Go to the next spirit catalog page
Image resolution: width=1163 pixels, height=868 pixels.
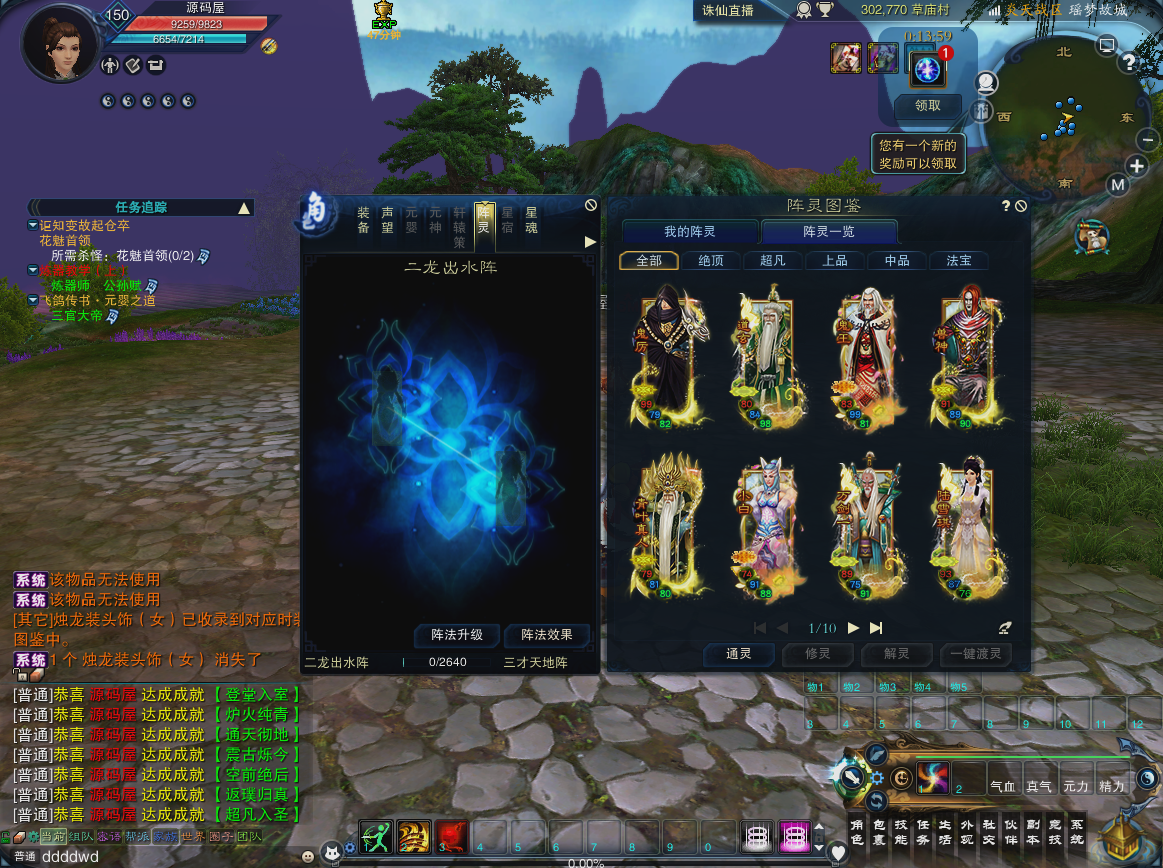point(853,628)
